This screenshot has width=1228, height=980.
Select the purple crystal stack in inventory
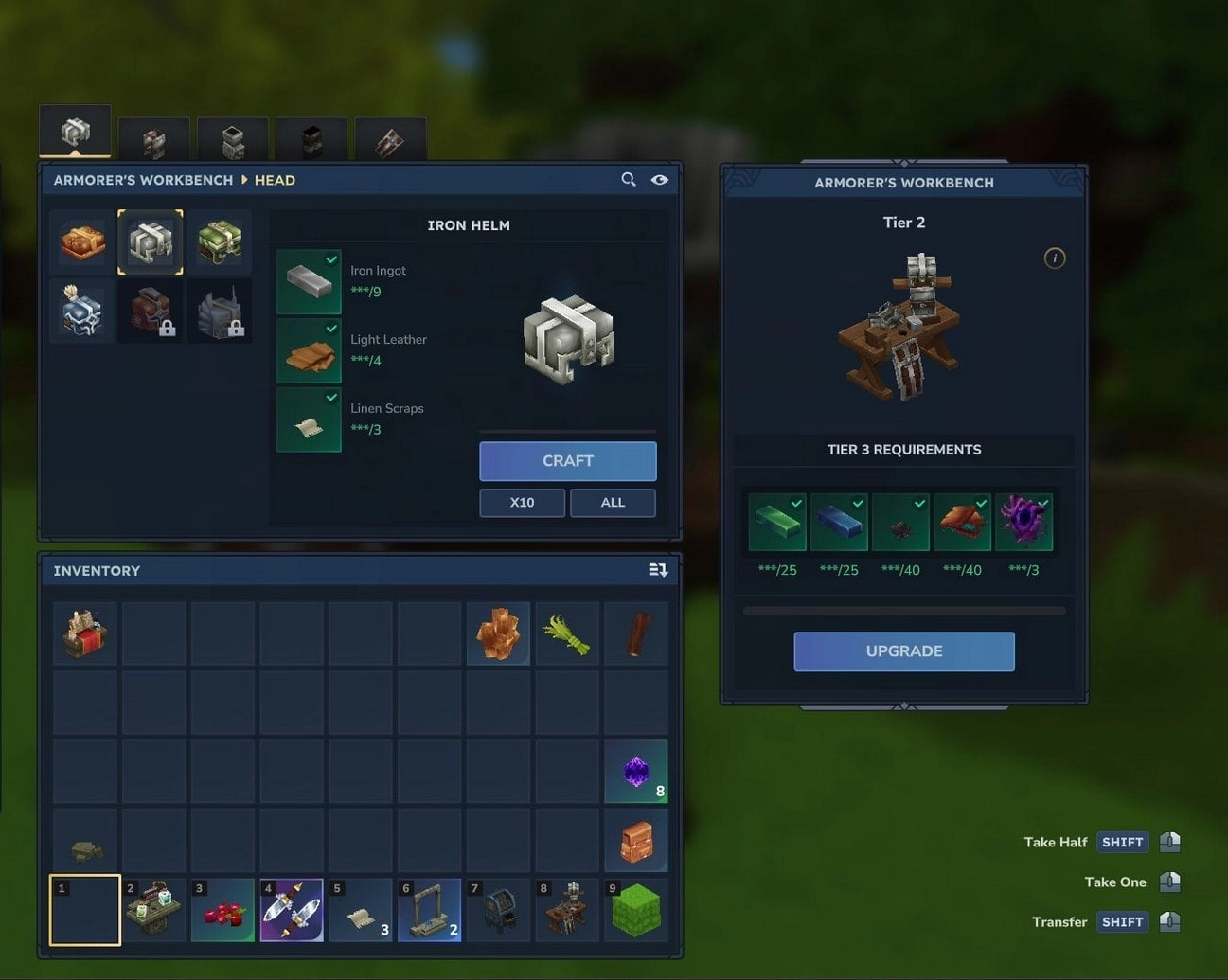[636, 770]
